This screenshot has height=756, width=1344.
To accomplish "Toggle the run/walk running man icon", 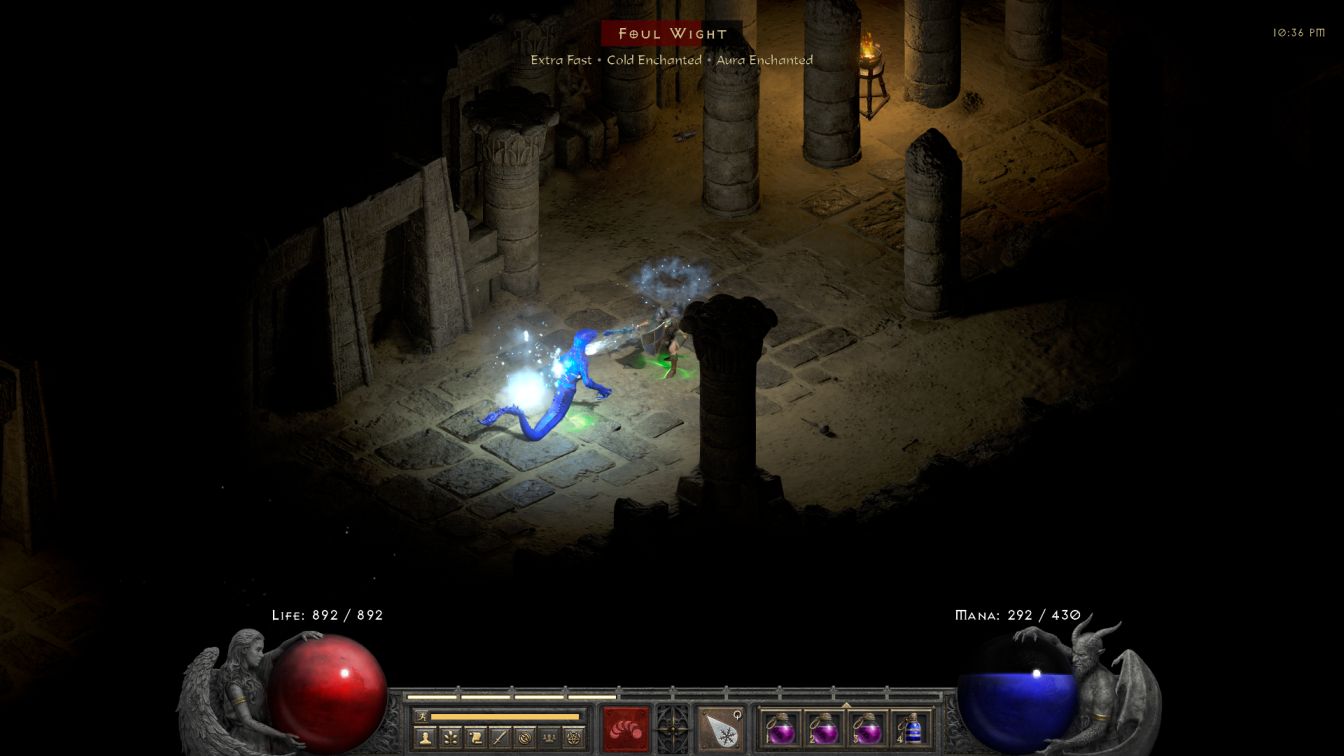I will click(422, 716).
